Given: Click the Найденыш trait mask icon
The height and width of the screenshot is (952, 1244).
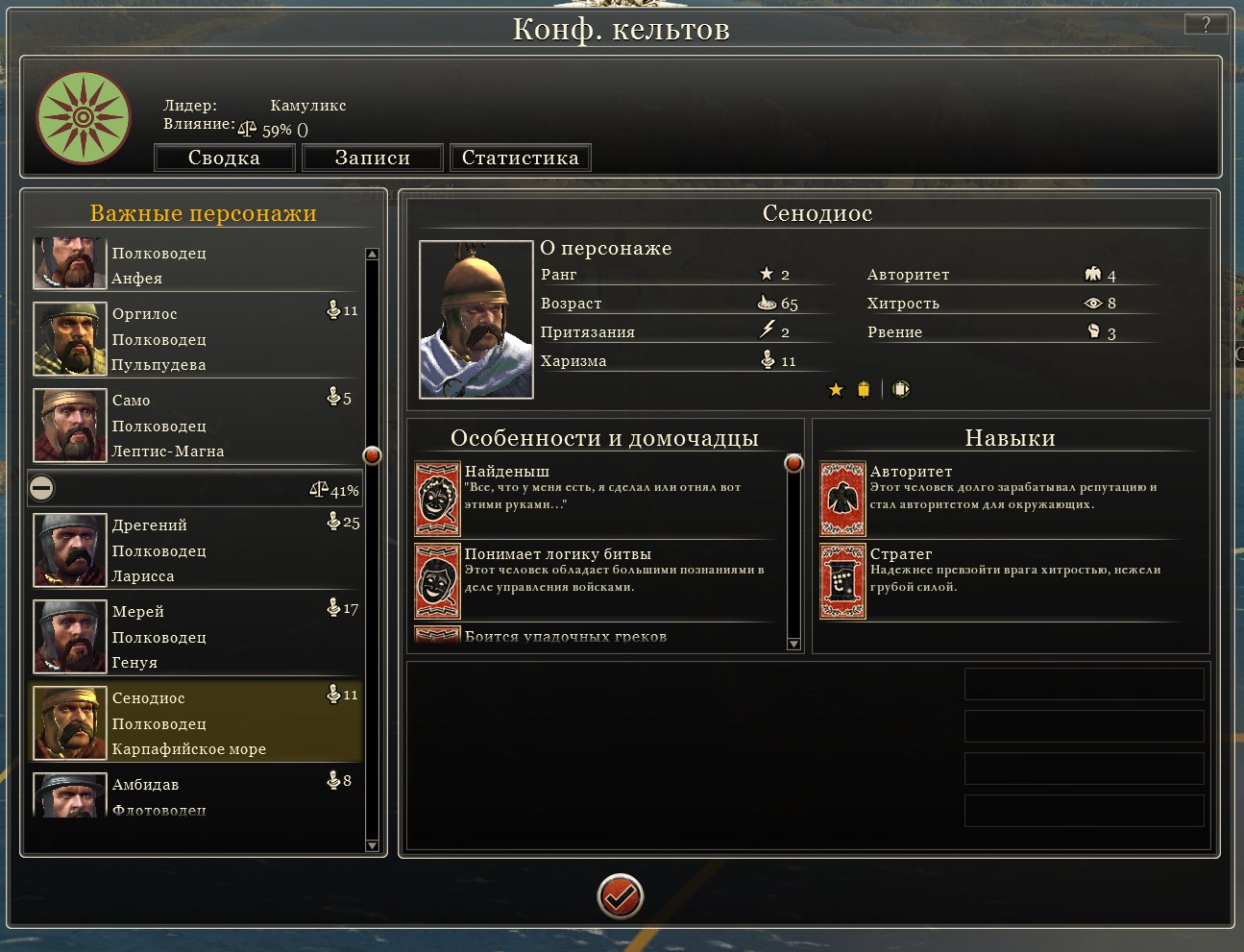Looking at the screenshot, I should pyautogui.click(x=437, y=500).
